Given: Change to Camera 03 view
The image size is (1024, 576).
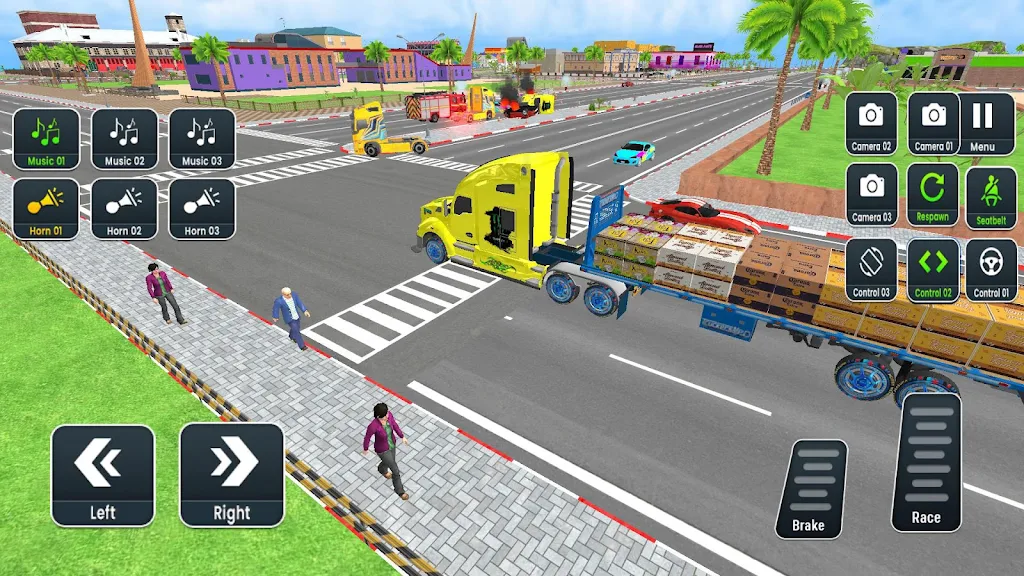Looking at the screenshot, I should [x=871, y=194].
